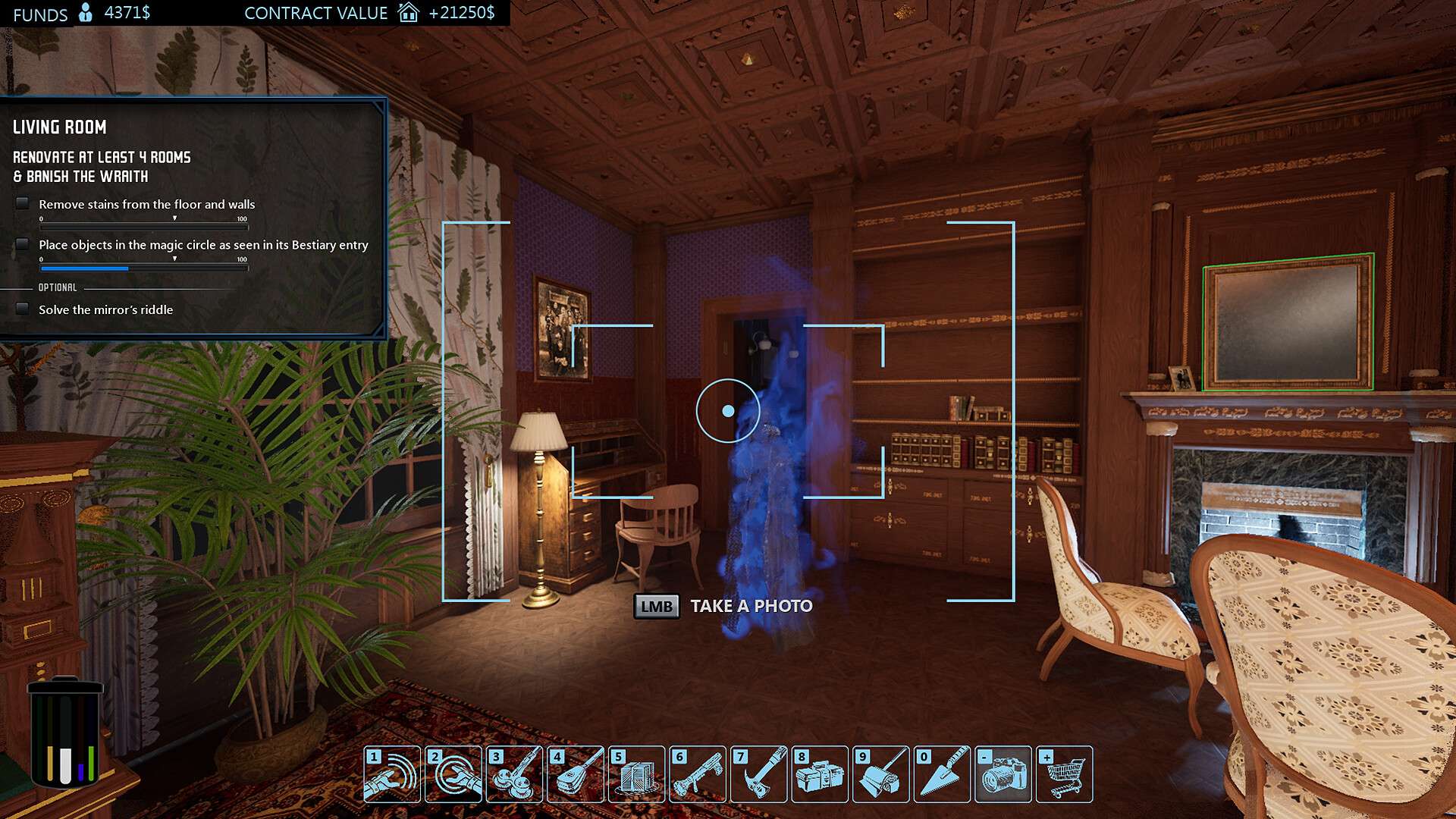This screenshot has height=819, width=1456.
Task: Click the funds person icon
Action: [86, 12]
